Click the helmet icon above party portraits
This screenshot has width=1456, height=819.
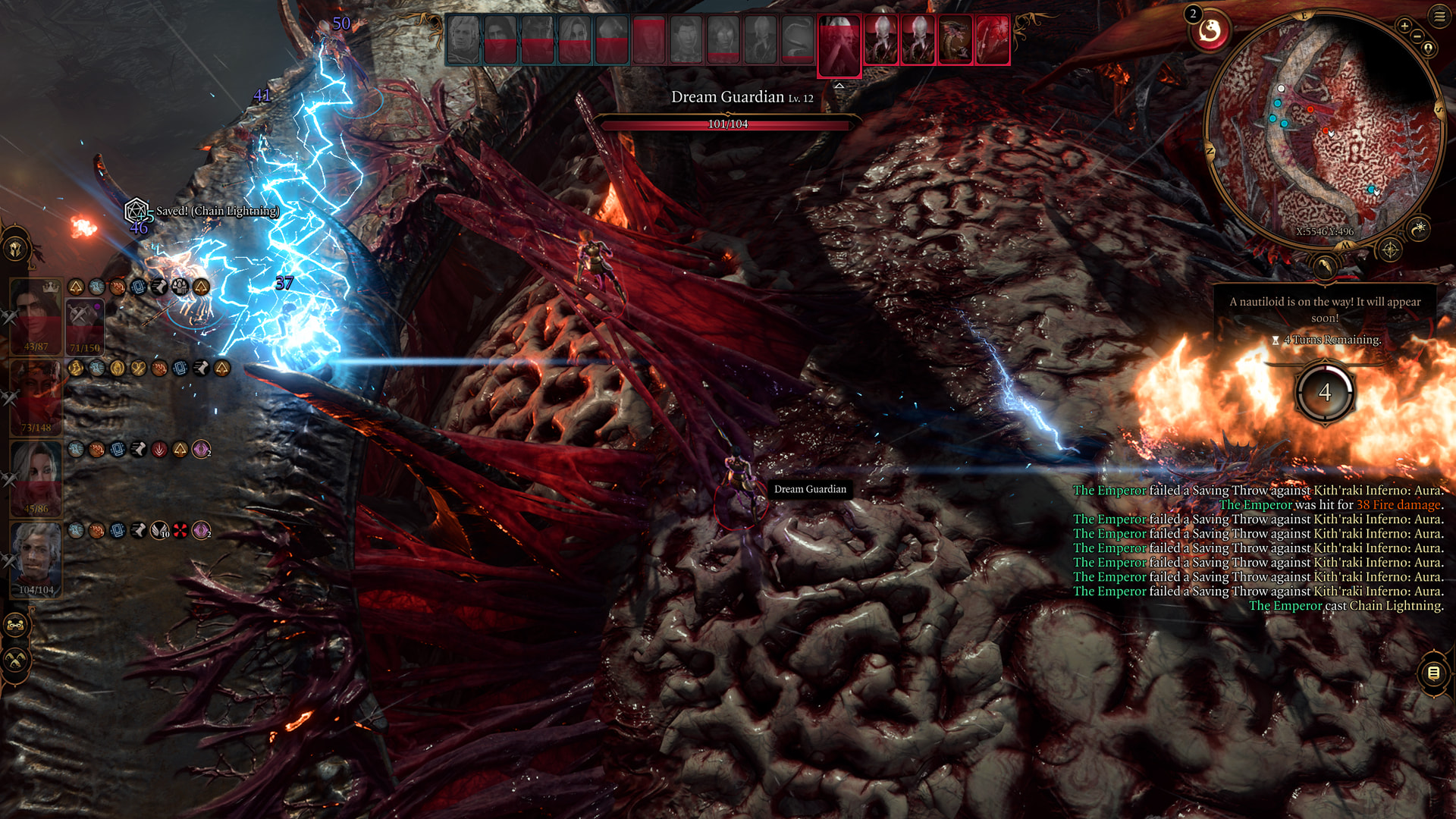click(16, 248)
